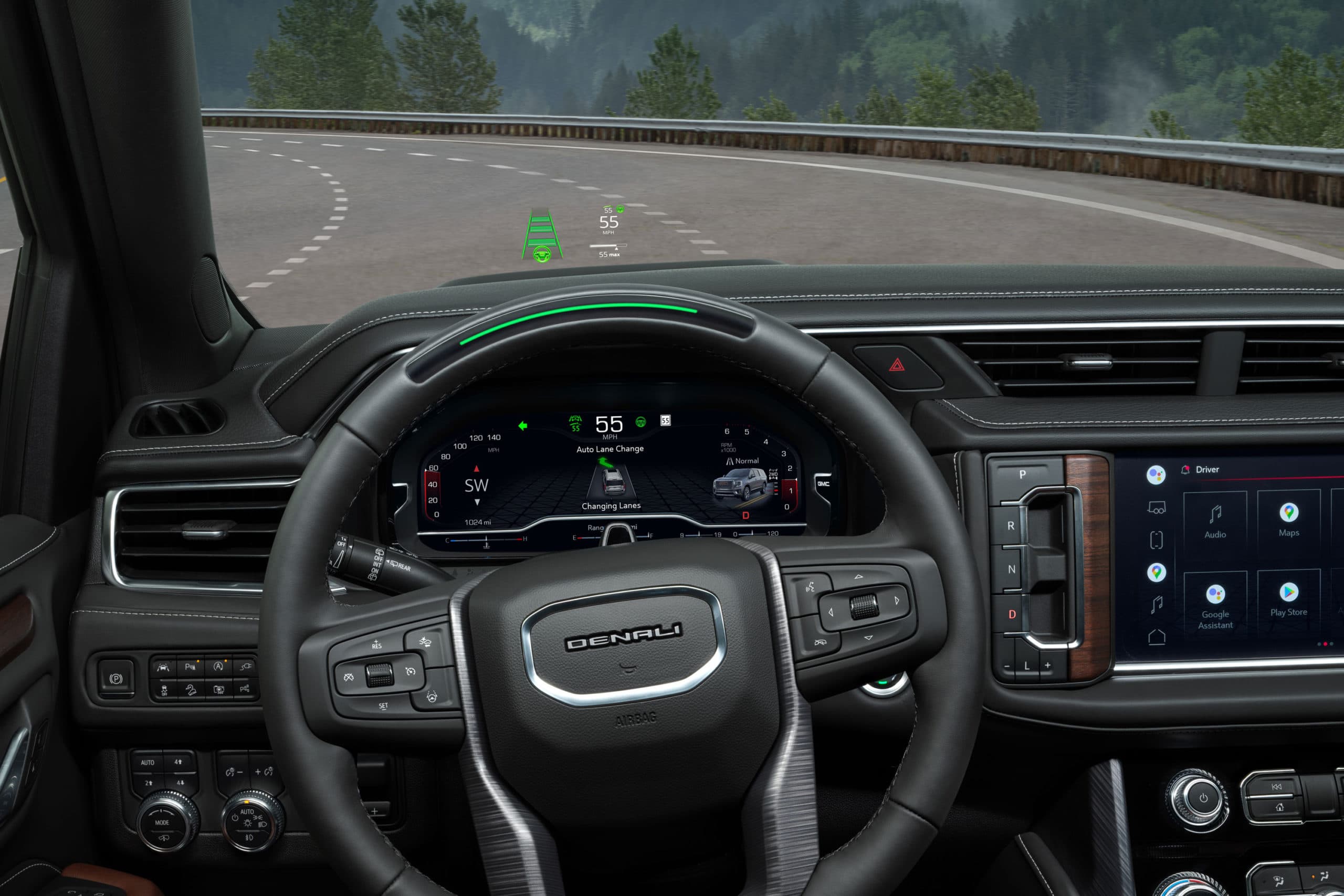Go to the home screen icon
Image resolution: width=1344 pixels, height=896 pixels.
(1157, 637)
